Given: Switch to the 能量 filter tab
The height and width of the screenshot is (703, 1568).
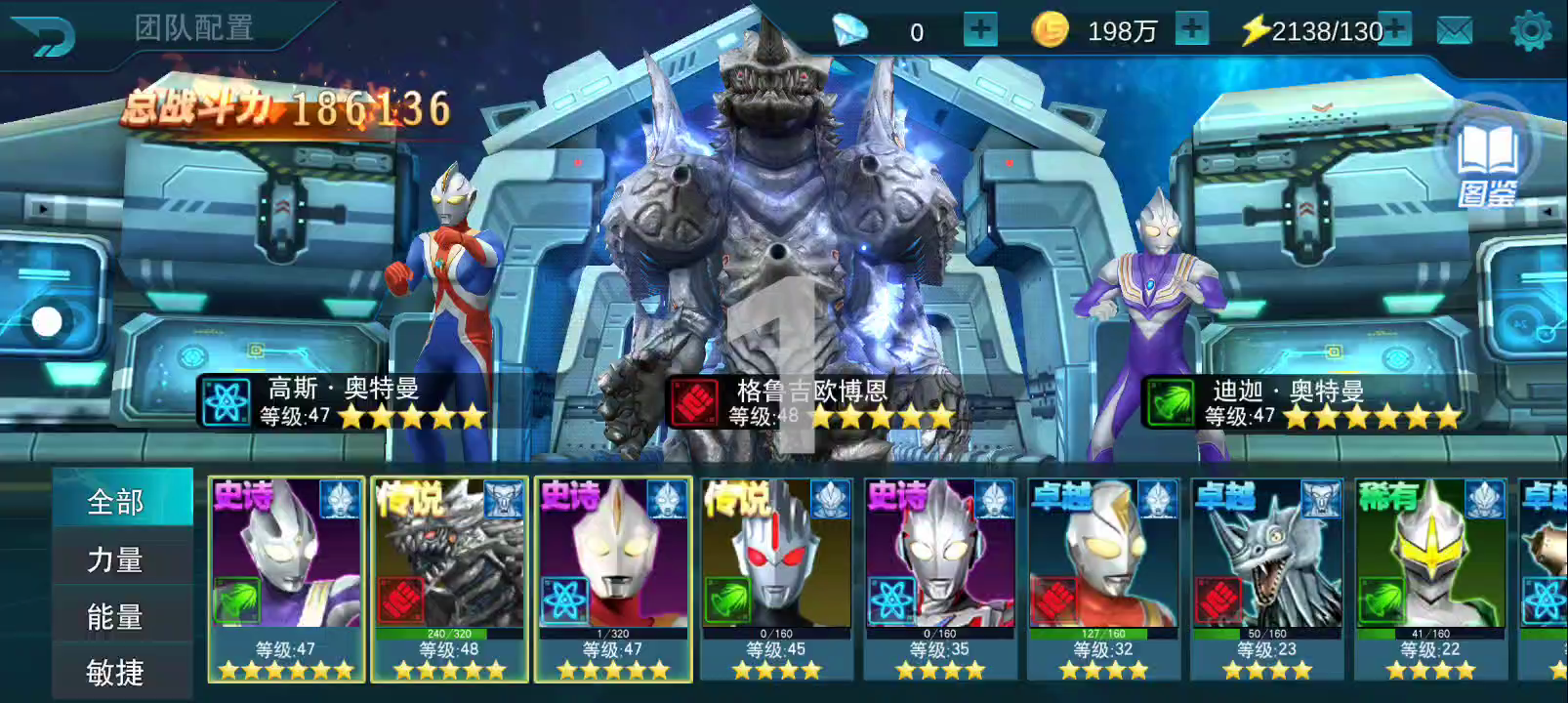Looking at the screenshot, I should coord(116,617).
